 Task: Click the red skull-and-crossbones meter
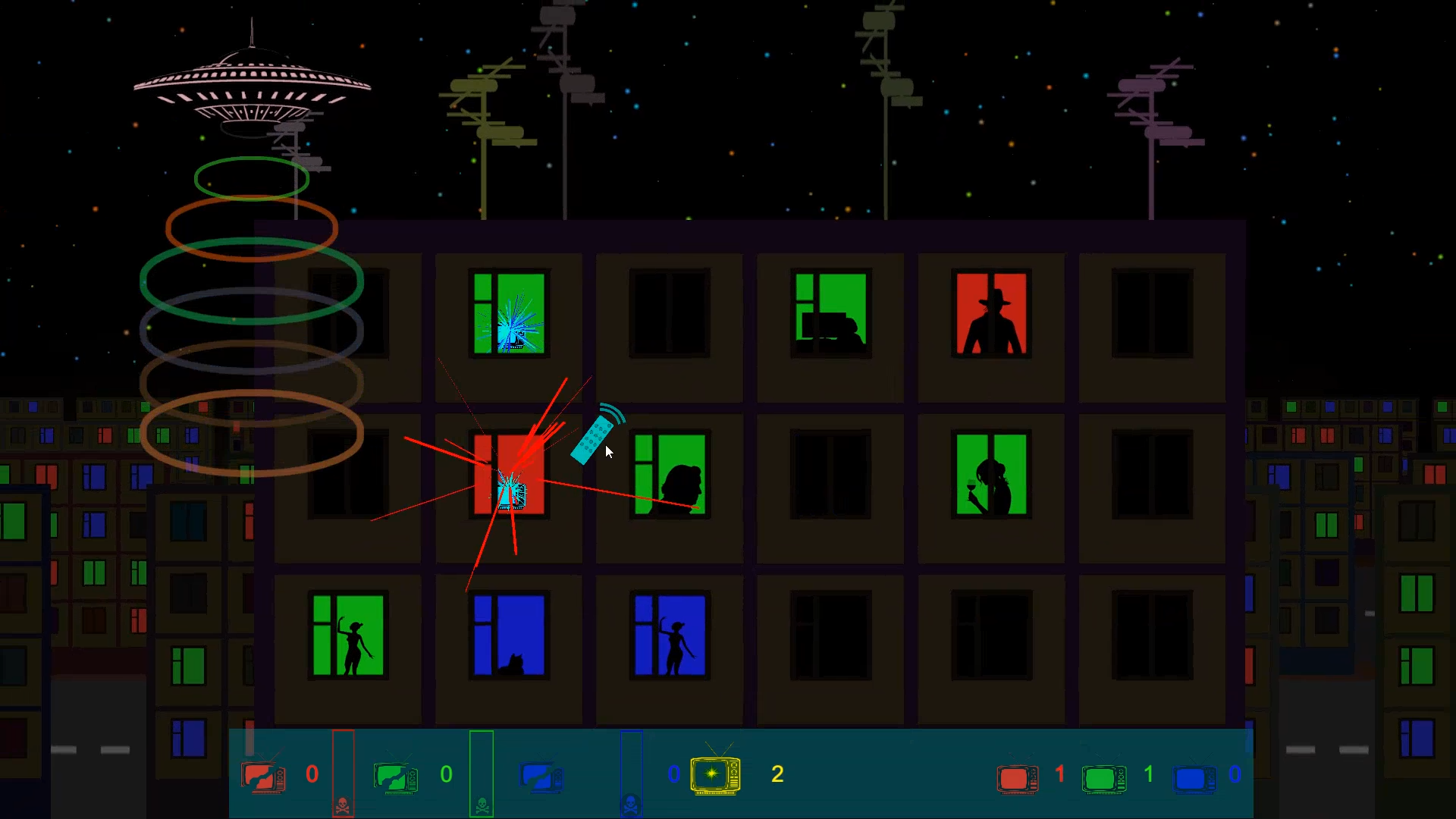click(343, 773)
